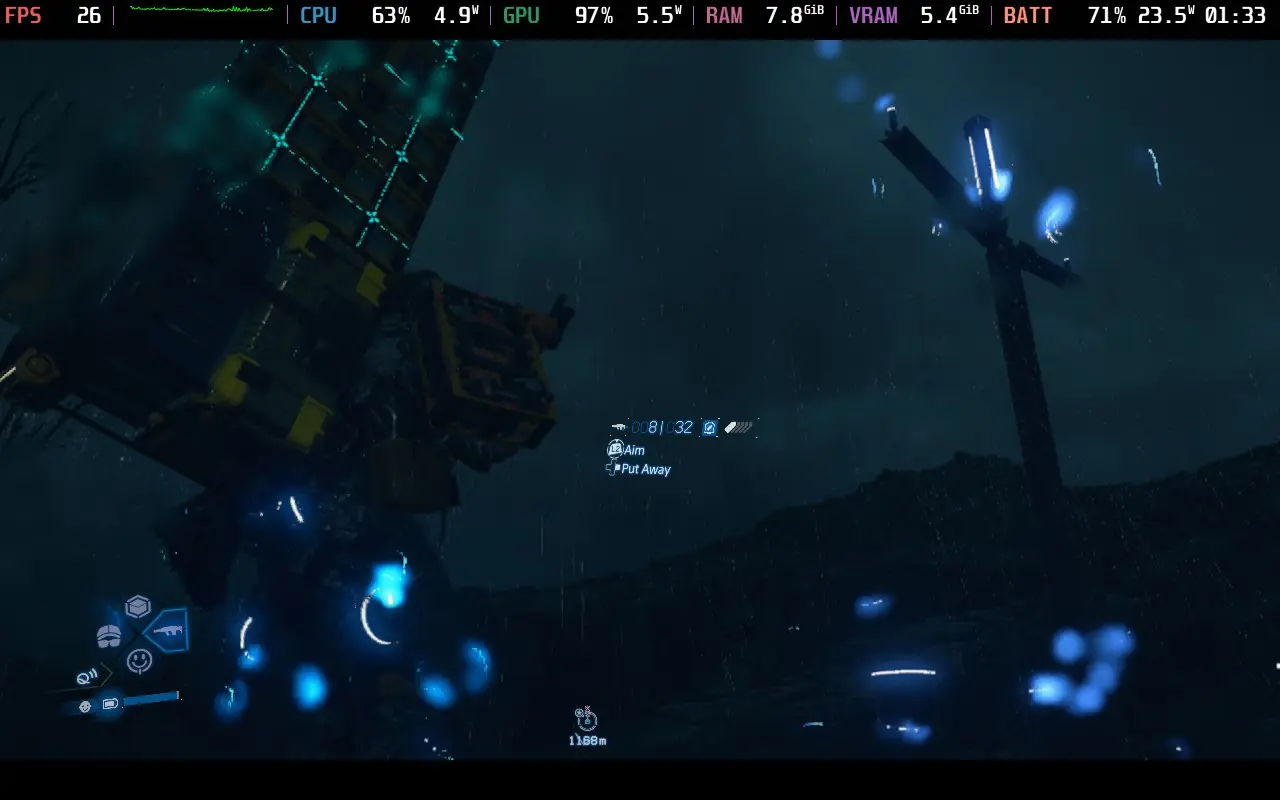This screenshot has height=800, width=1280.
Task: Click the Put Away label text
Action: tap(646, 469)
